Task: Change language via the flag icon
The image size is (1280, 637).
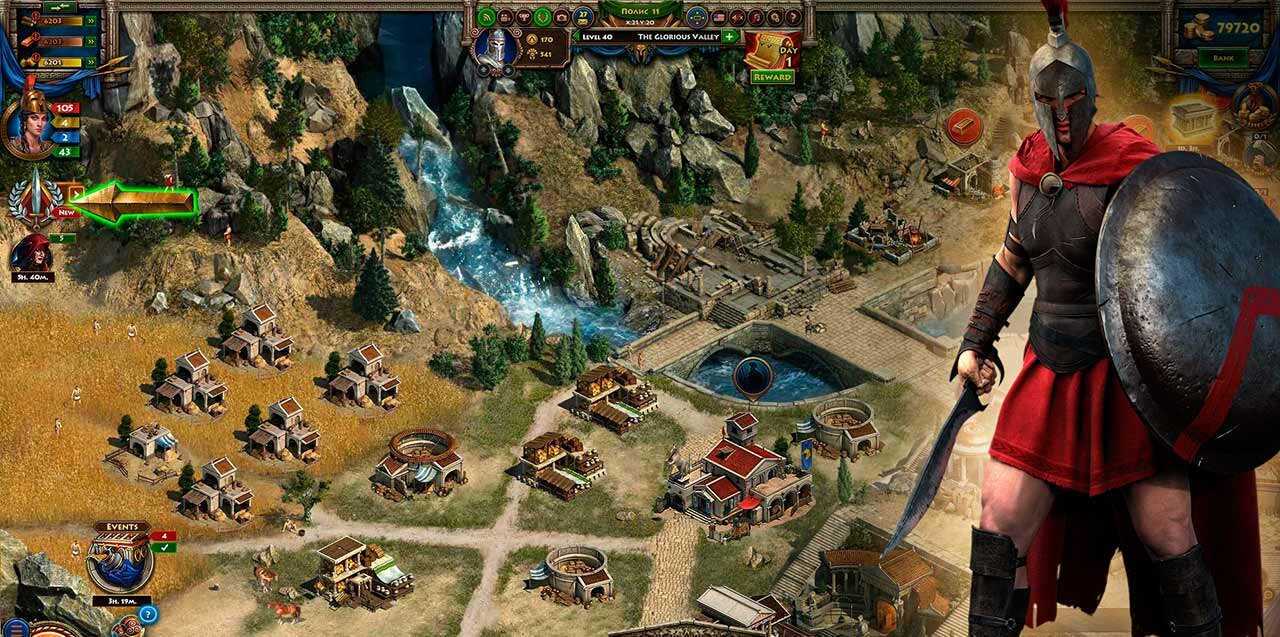Action: (x=718, y=17)
